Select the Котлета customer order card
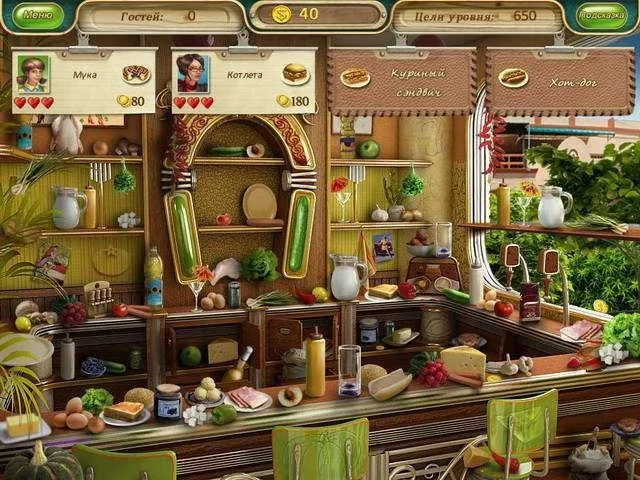Image resolution: width=640 pixels, height=480 pixels. pyautogui.click(x=242, y=80)
